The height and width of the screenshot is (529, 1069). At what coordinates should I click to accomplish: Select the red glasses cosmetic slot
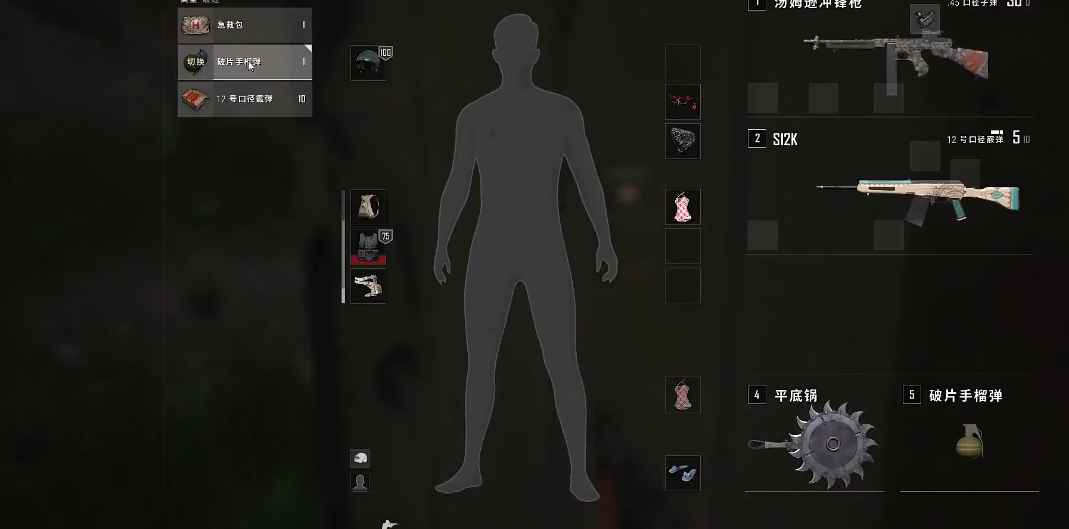[683, 101]
